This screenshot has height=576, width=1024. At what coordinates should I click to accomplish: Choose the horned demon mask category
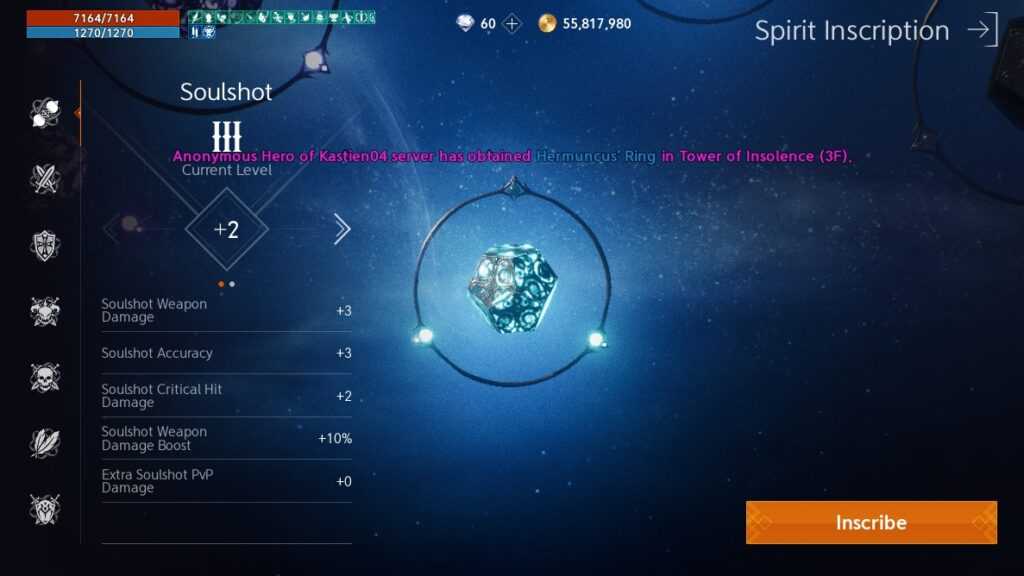tap(45, 311)
